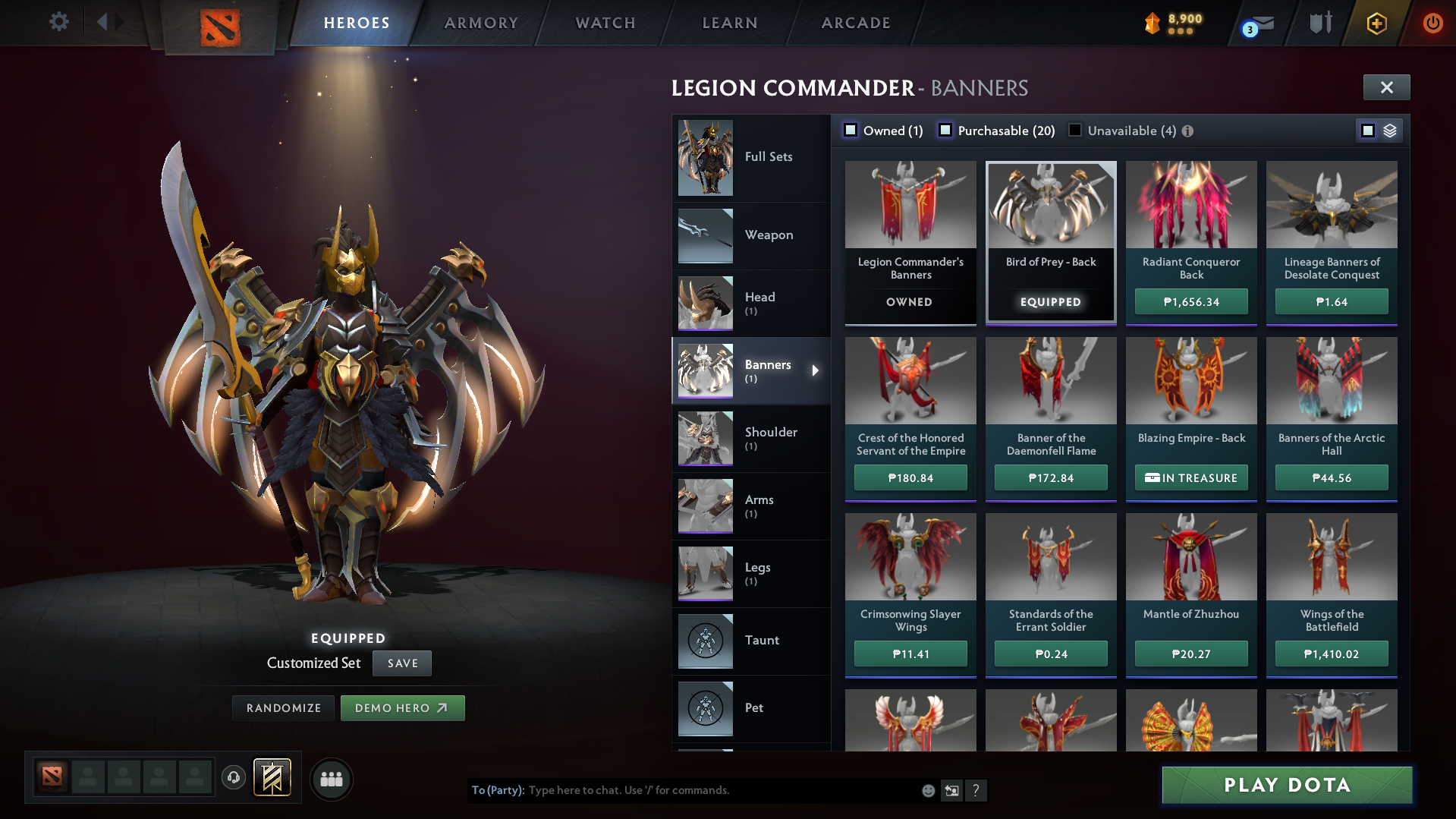Click the Dota Plus hexagon icon
This screenshot has width=1456, height=819.
click(x=1376, y=23)
